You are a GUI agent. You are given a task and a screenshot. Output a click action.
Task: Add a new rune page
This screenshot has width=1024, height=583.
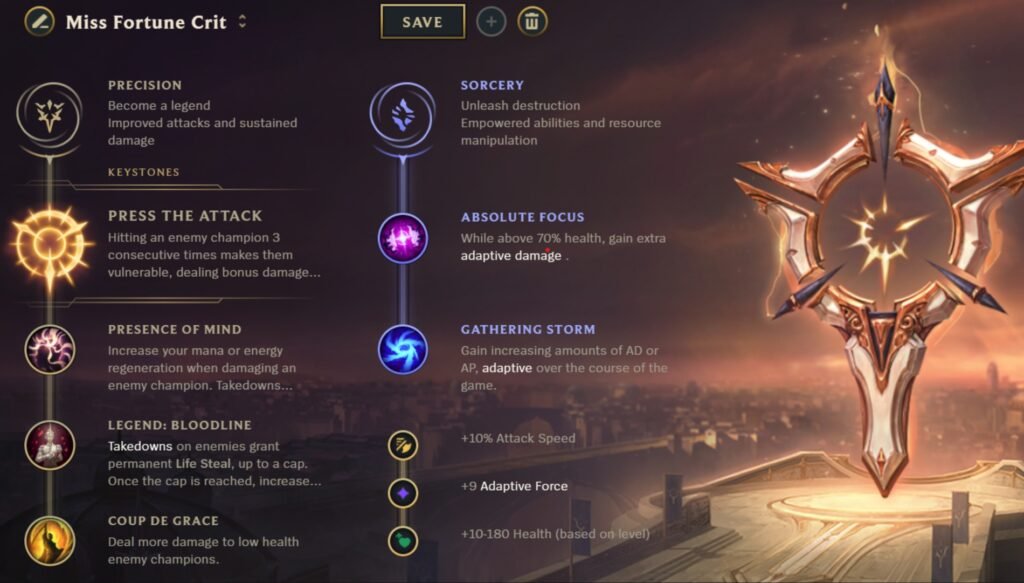pos(491,21)
